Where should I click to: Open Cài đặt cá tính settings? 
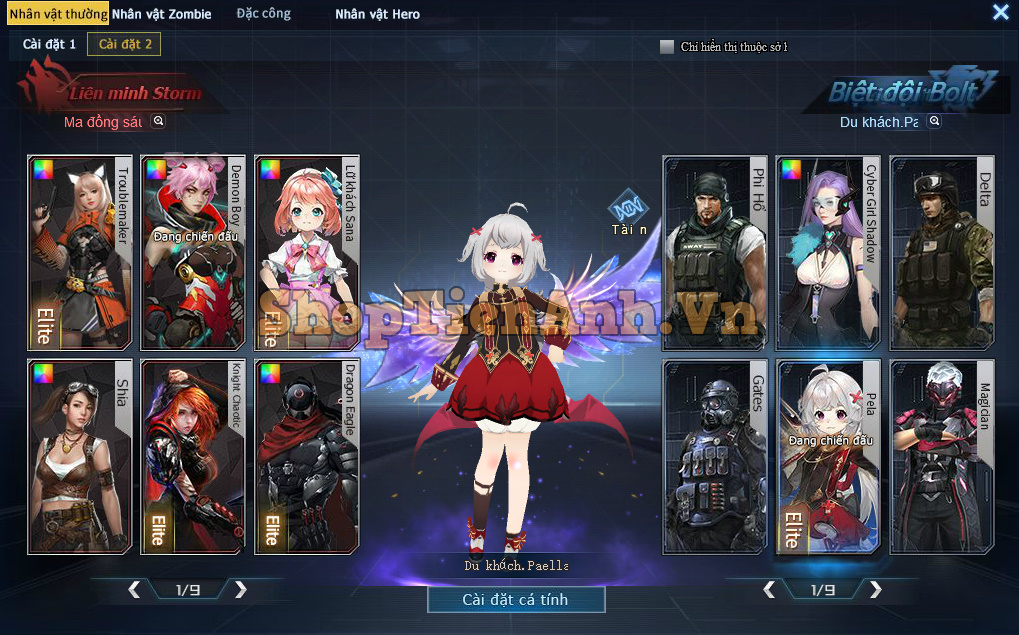pyautogui.click(x=515, y=599)
